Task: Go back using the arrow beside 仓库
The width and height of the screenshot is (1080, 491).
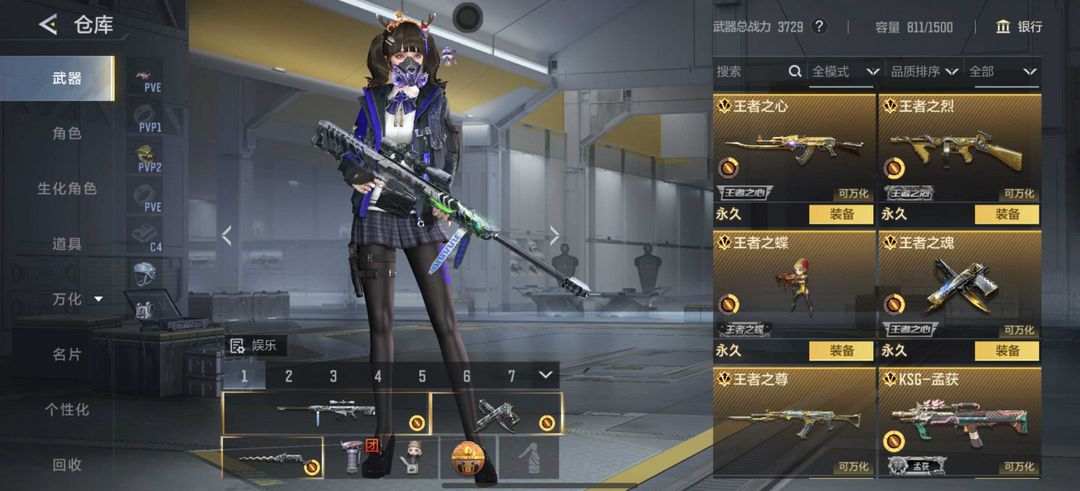Action: tap(47, 25)
